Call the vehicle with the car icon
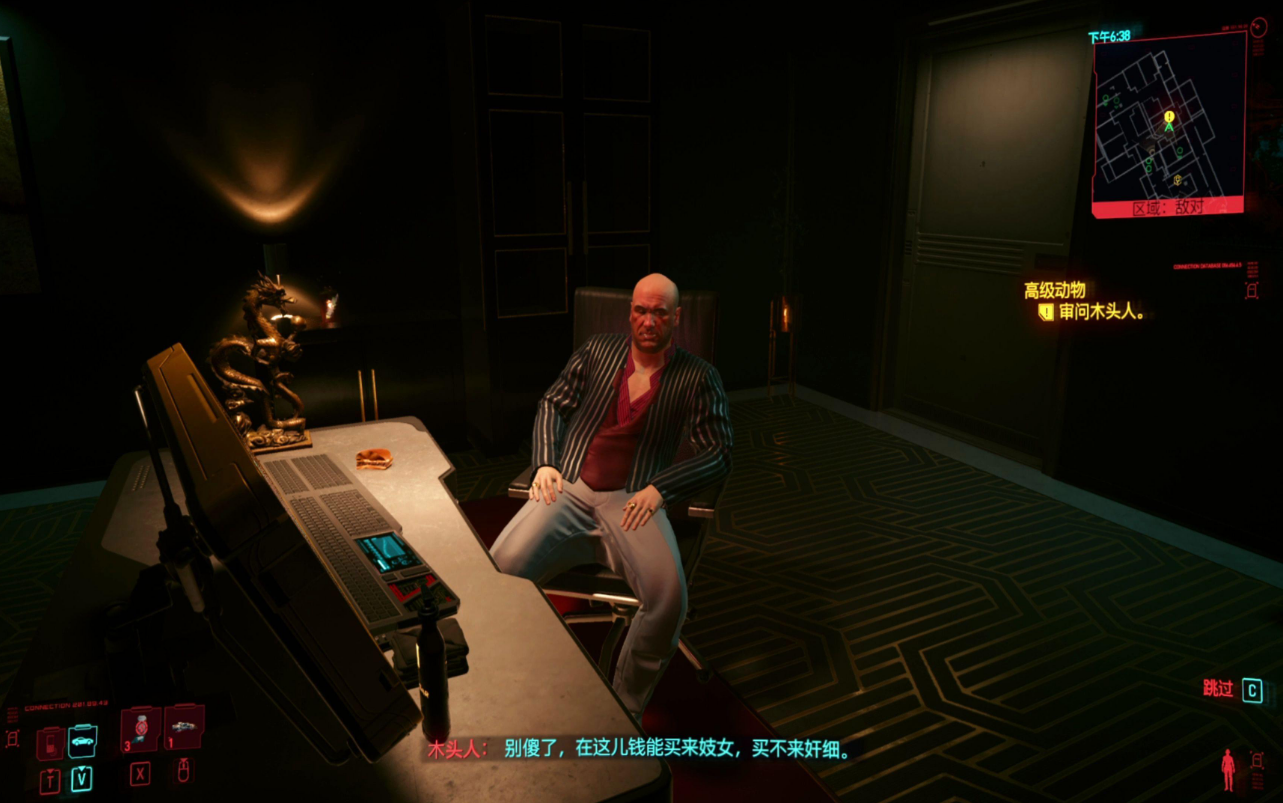The width and height of the screenshot is (1283, 803). pyautogui.click(x=83, y=741)
